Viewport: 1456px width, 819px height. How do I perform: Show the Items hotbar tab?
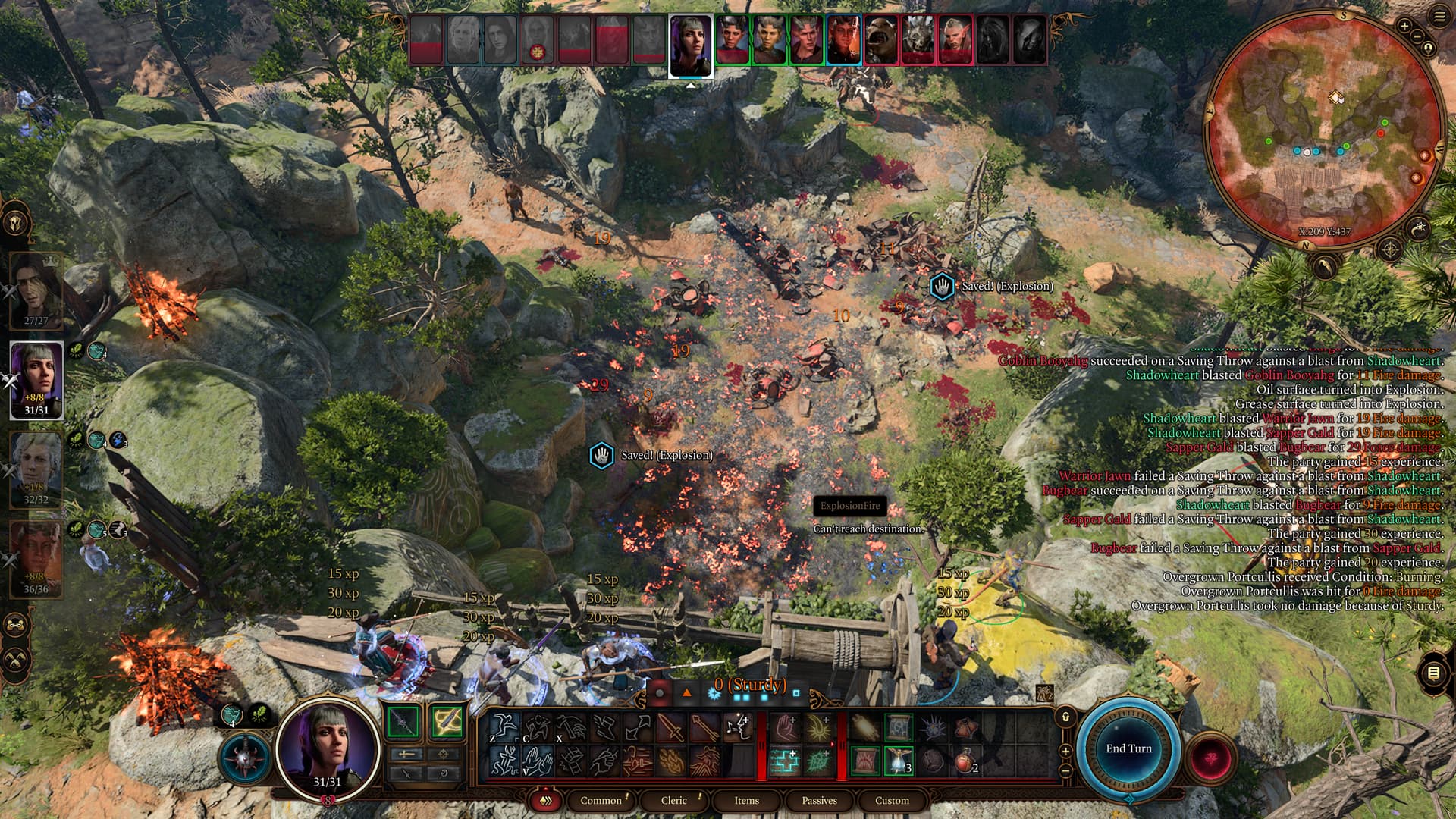[746, 800]
